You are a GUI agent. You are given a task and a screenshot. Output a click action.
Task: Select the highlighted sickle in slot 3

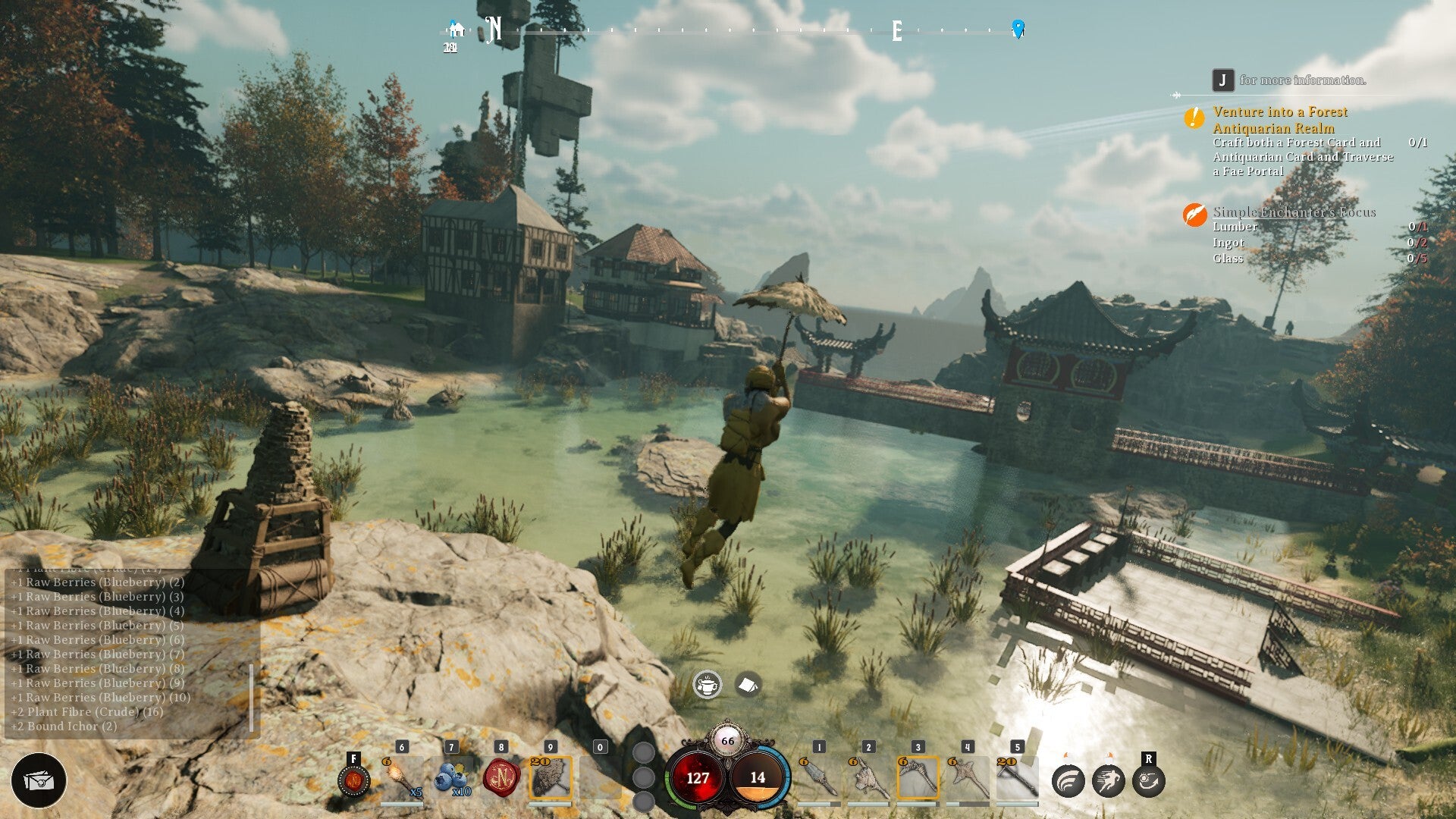(x=918, y=779)
